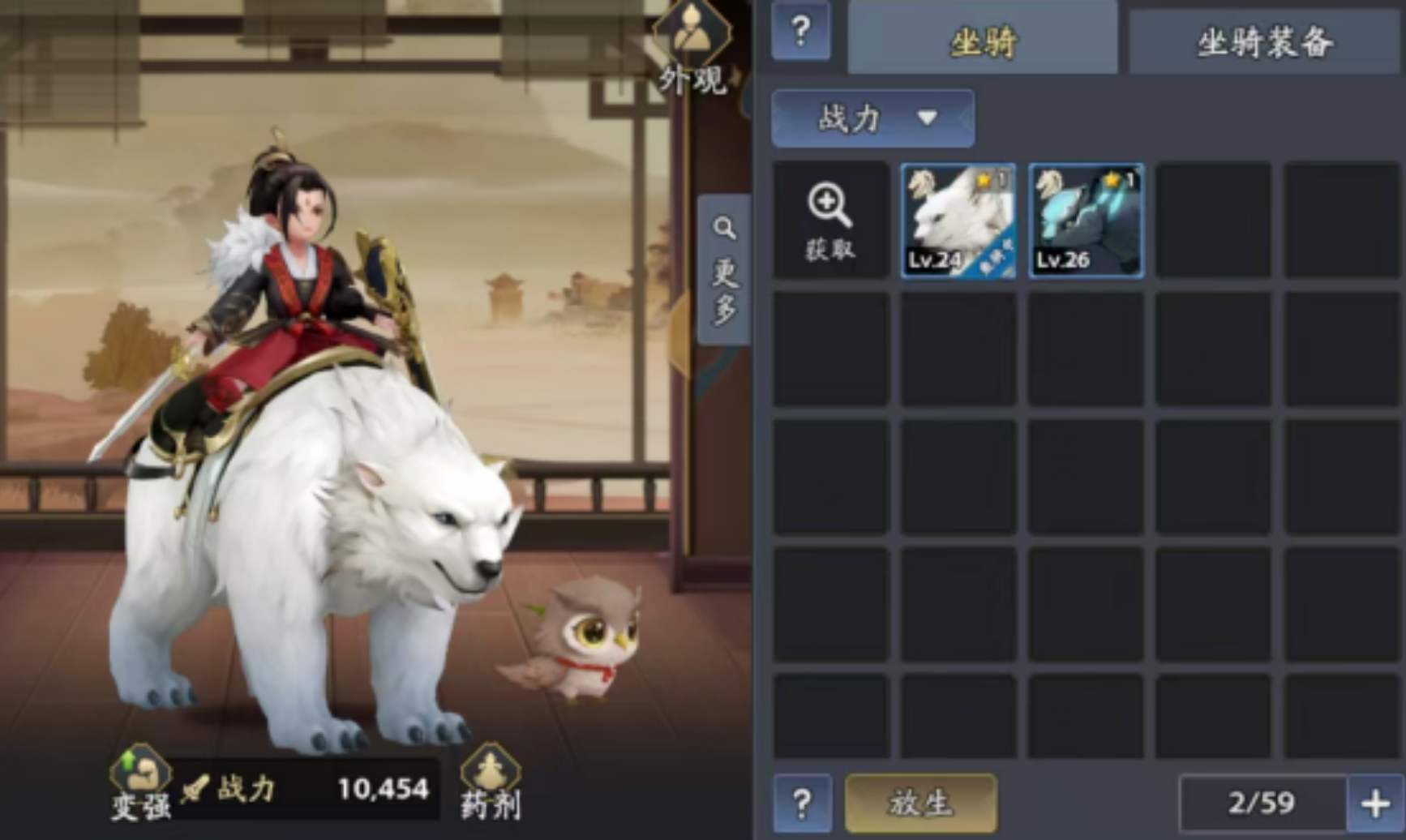Open the search icon on the 更多 tab
The width and height of the screenshot is (1406, 840).
724,227
